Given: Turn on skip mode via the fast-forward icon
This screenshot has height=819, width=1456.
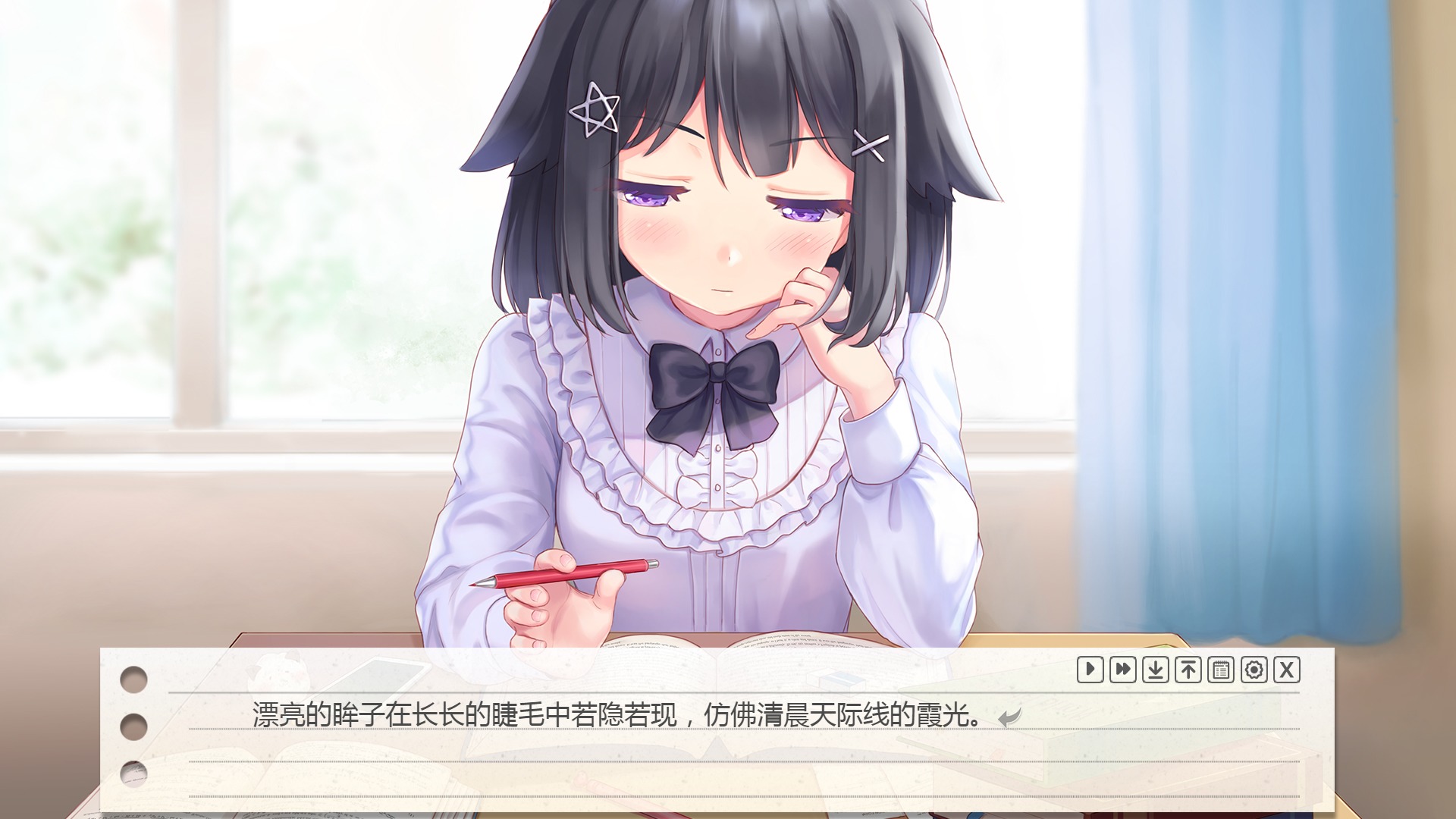Looking at the screenshot, I should pos(1122,670).
